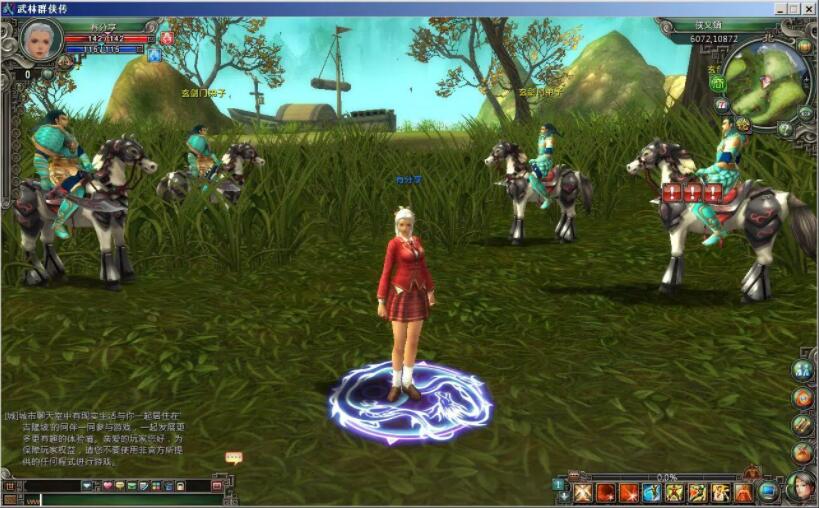The height and width of the screenshot is (508, 819).
Task: Click the slot machine 77 icon
Action: 722,104
